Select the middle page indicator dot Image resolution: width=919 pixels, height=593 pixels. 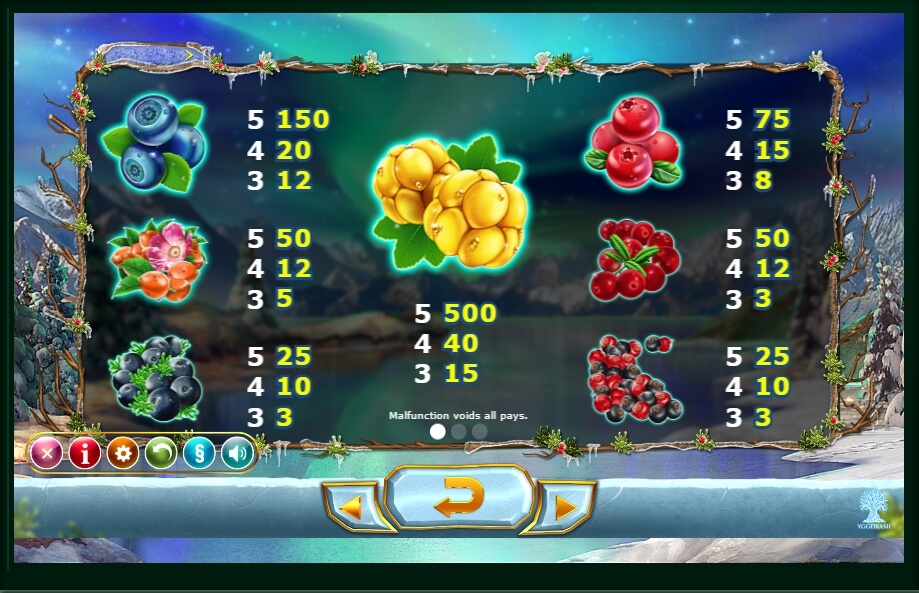(459, 432)
